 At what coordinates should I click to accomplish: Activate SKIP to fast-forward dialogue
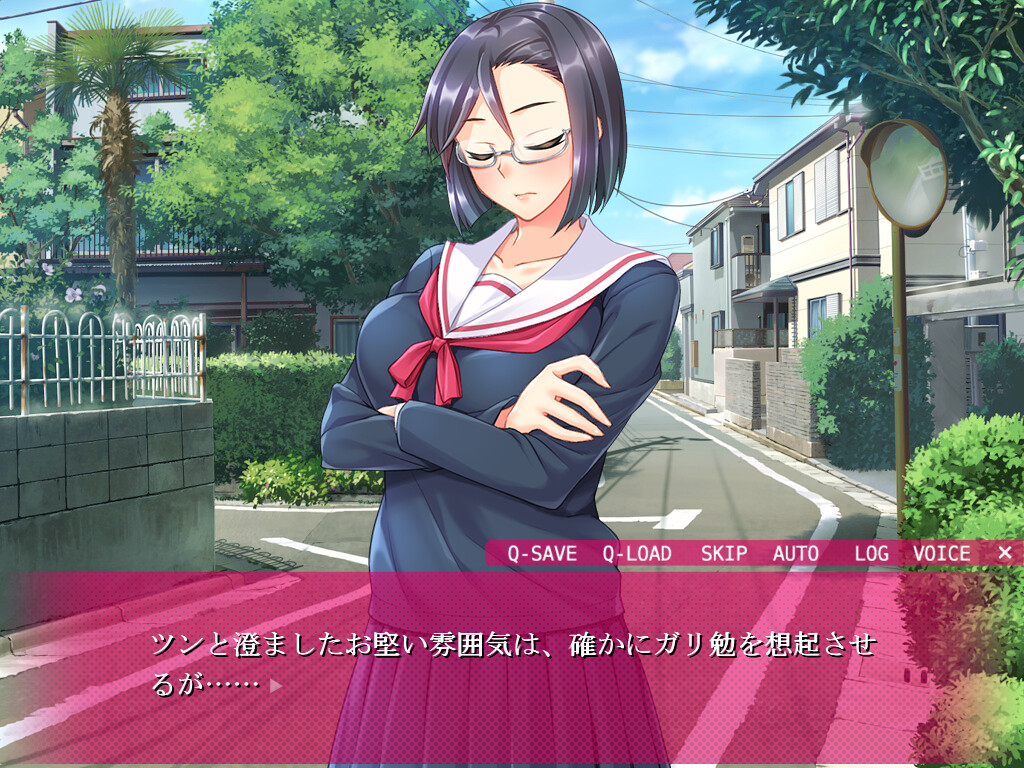pyautogui.click(x=724, y=553)
